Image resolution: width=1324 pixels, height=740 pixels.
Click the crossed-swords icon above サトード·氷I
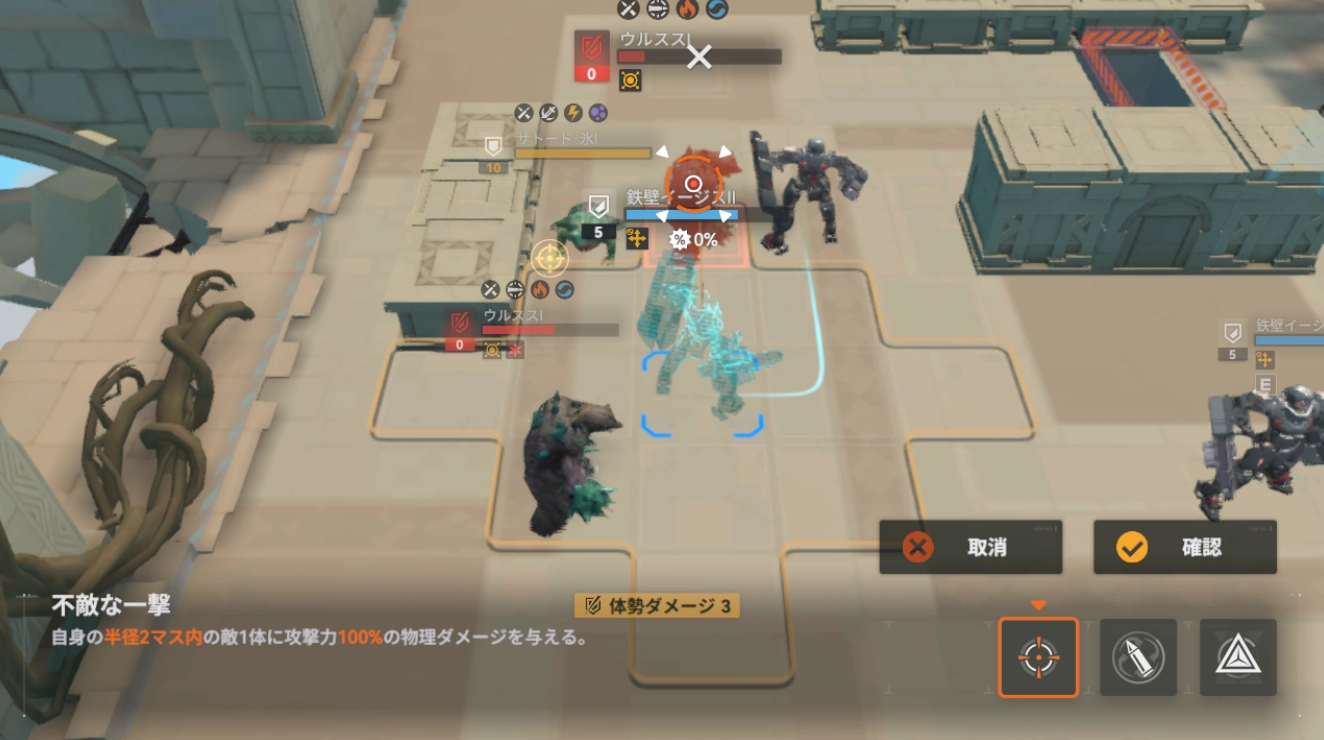[523, 113]
